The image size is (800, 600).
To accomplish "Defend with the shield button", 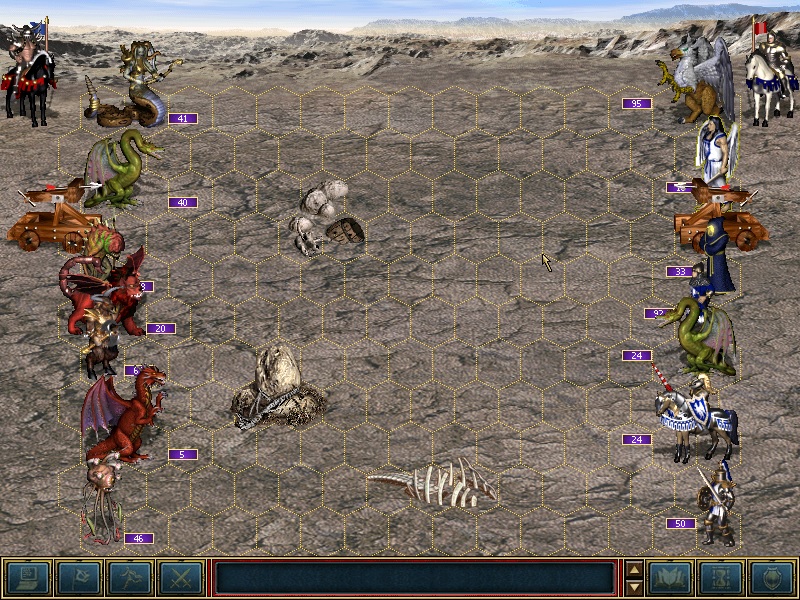I will coord(772,577).
